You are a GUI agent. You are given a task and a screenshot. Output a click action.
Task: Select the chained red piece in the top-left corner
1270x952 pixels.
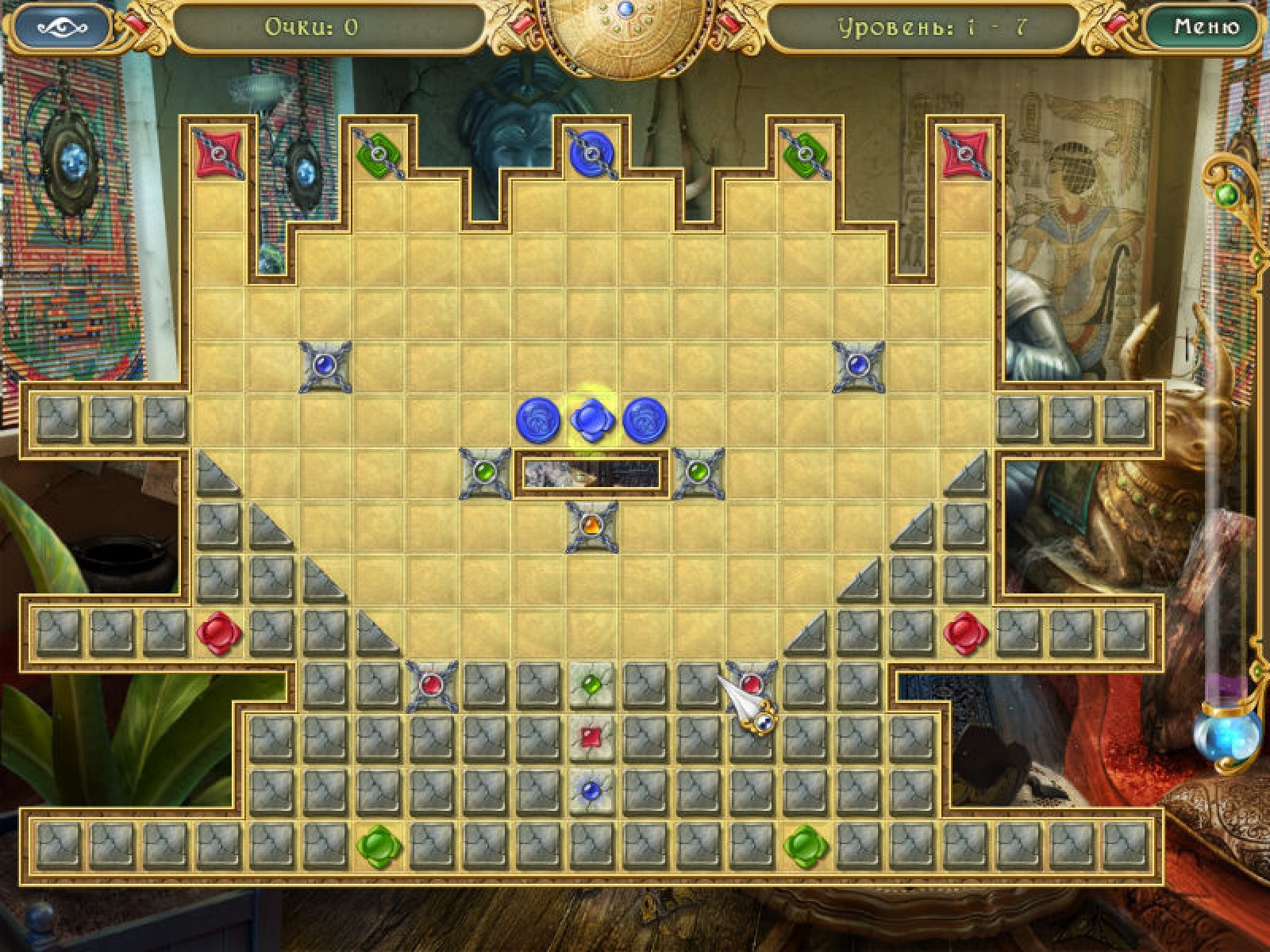point(218,152)
